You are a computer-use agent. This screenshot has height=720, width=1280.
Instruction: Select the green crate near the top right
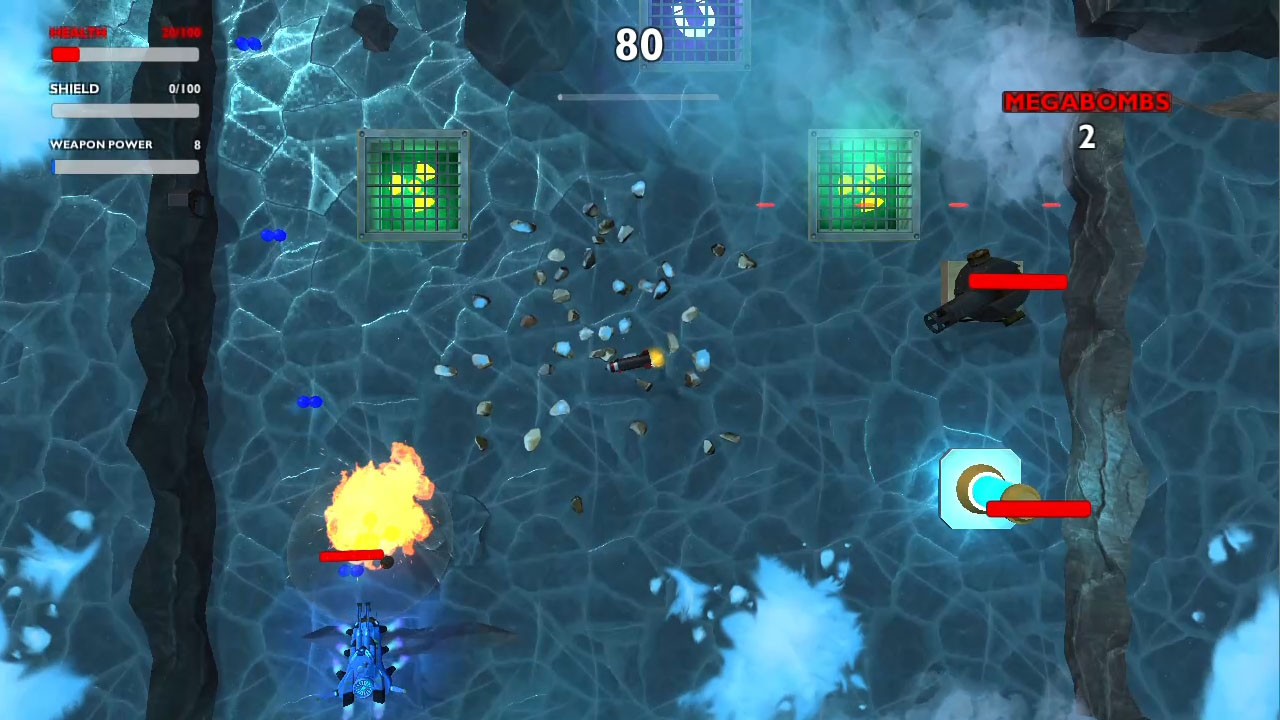click(x=862, y=185)
